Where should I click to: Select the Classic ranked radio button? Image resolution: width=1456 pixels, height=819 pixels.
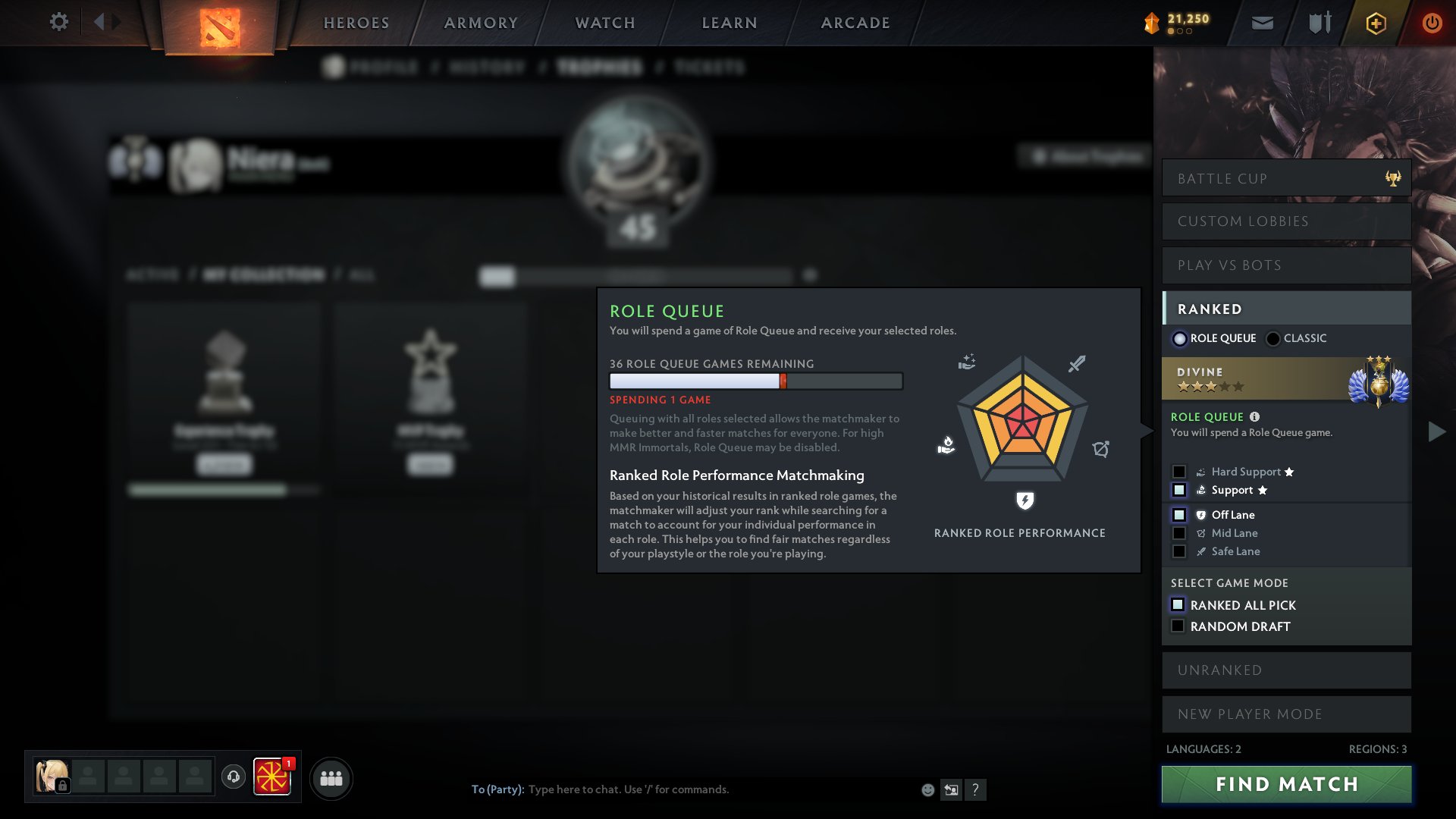tap(1272, 338)
